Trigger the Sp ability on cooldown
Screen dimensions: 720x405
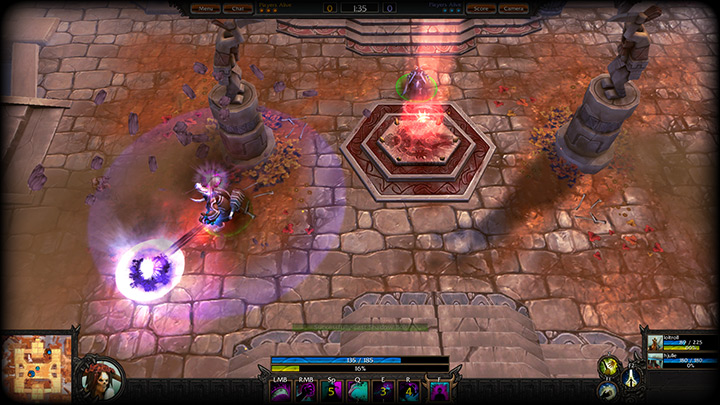[333, 390]
